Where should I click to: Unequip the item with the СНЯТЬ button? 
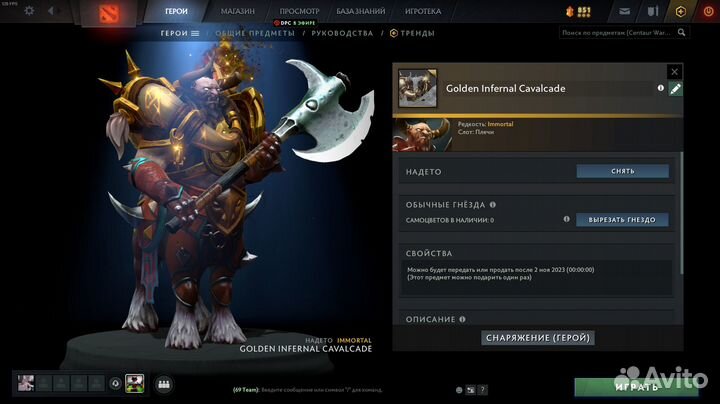tap(622, 171)
